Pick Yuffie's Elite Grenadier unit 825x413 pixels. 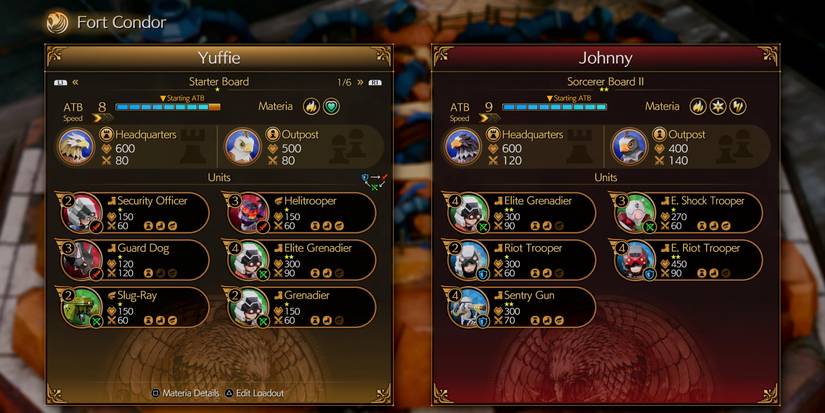300,258
